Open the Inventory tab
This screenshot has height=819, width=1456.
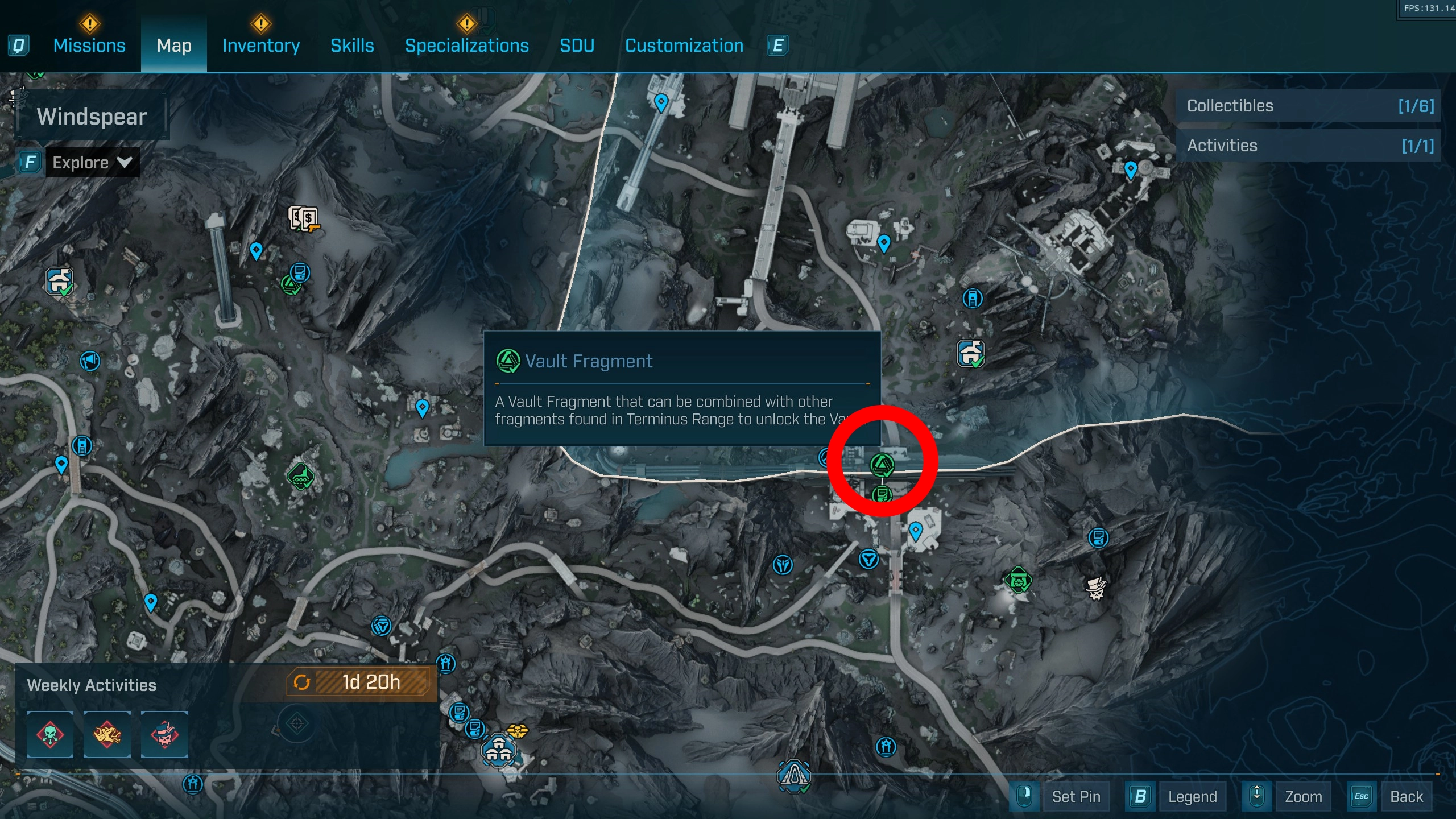coord(260,45)
